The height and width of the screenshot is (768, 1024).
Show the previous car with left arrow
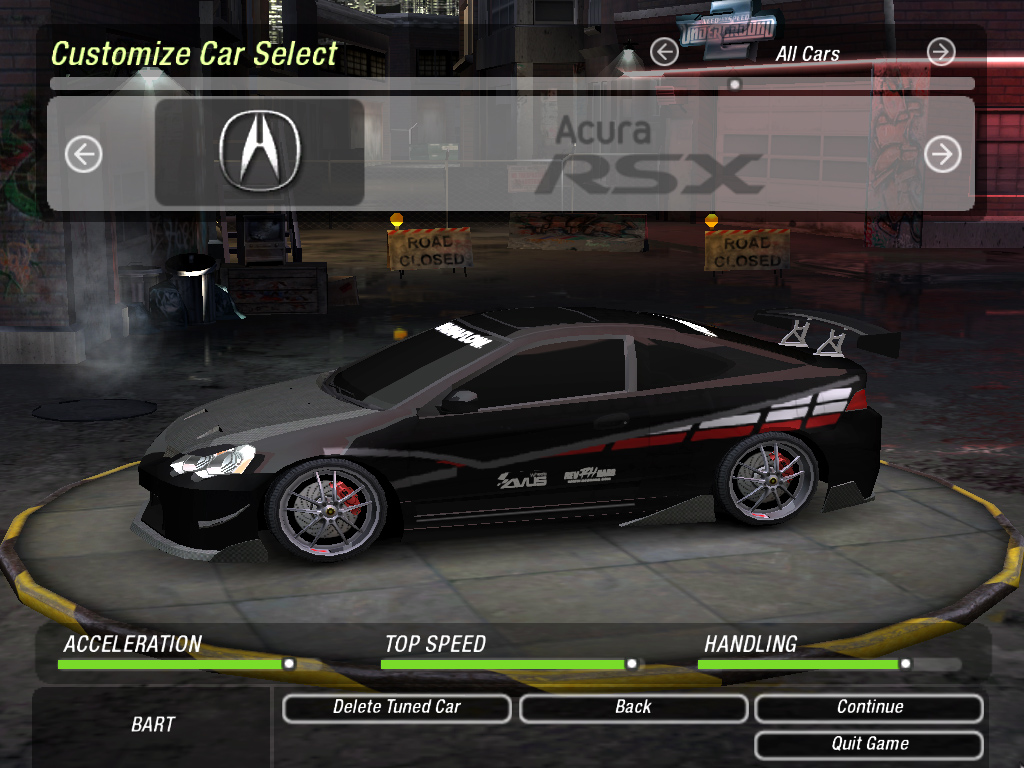[84, 154]
